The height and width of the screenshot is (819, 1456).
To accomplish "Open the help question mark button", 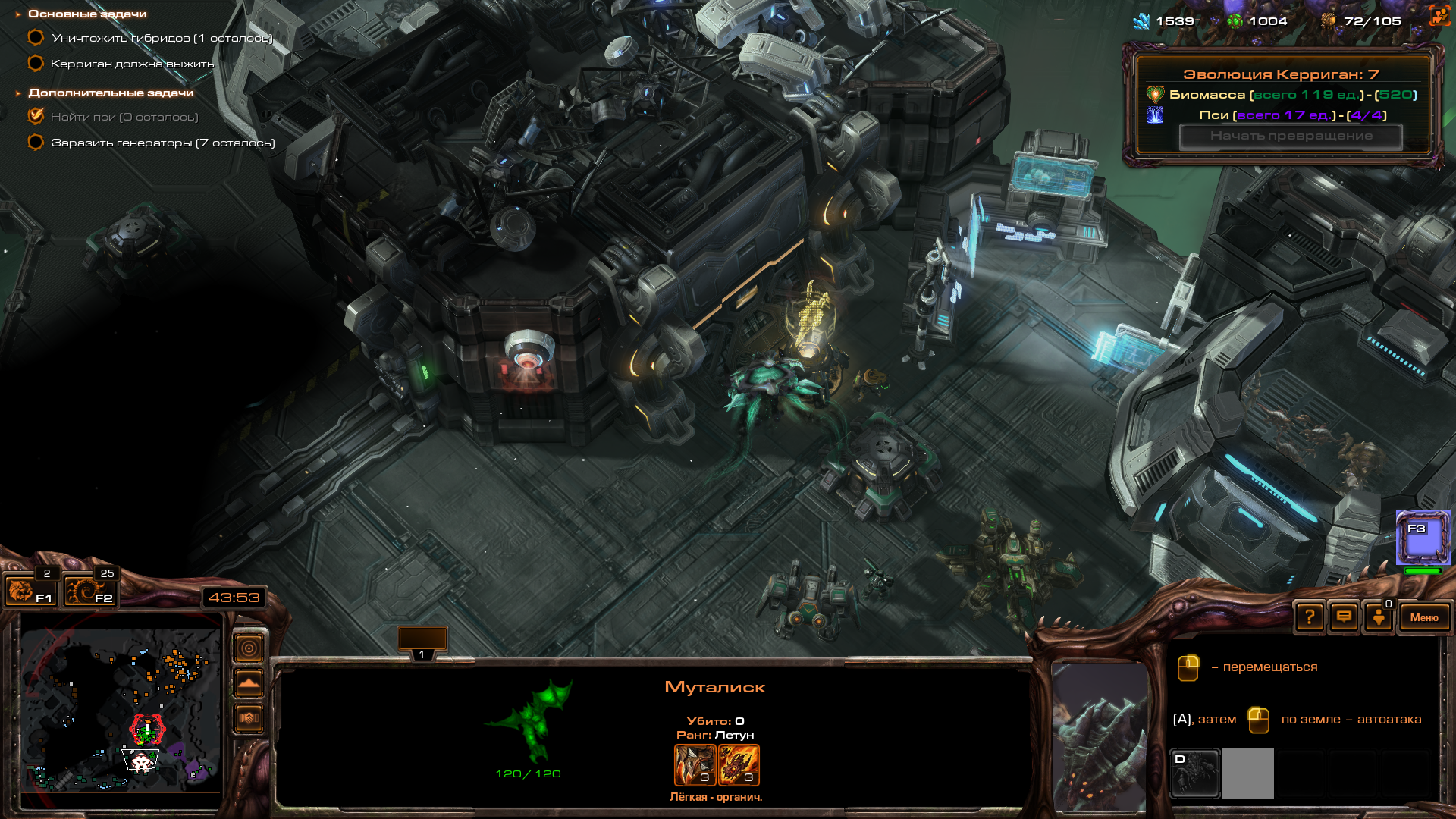I will click(1310, 617).
